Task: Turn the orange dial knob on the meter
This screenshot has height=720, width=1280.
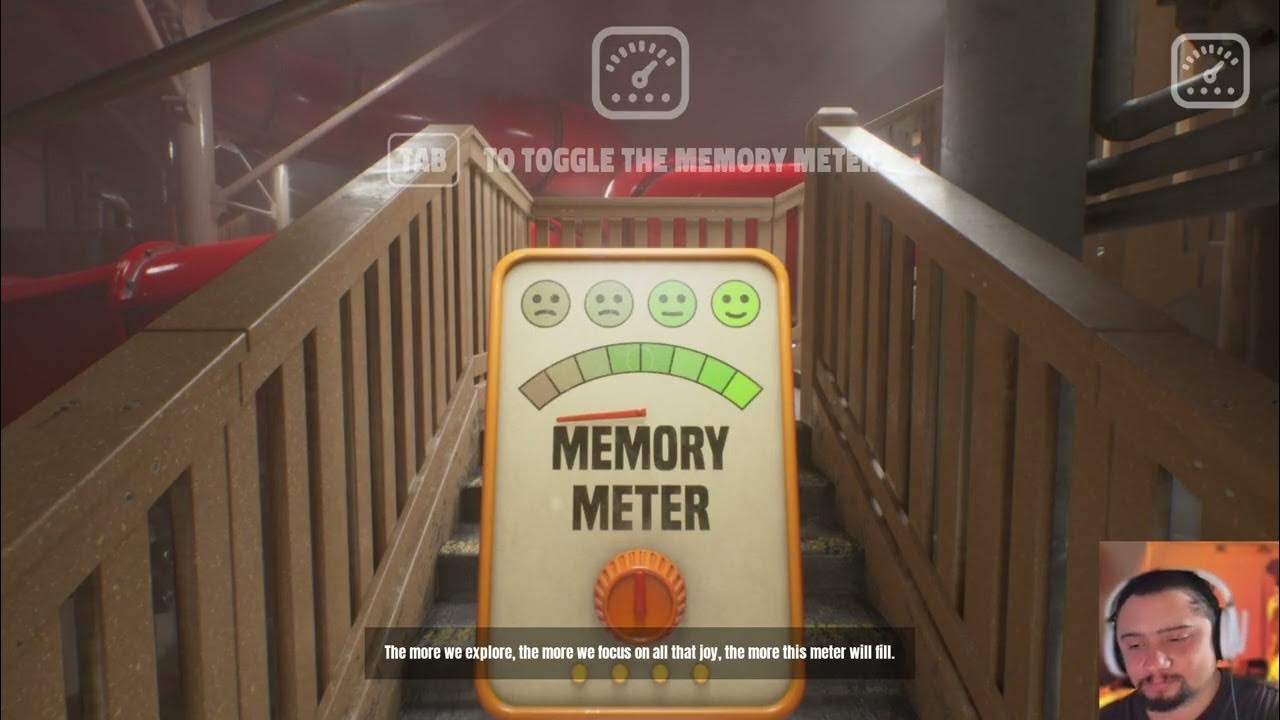Action: [x=641, y=597]
